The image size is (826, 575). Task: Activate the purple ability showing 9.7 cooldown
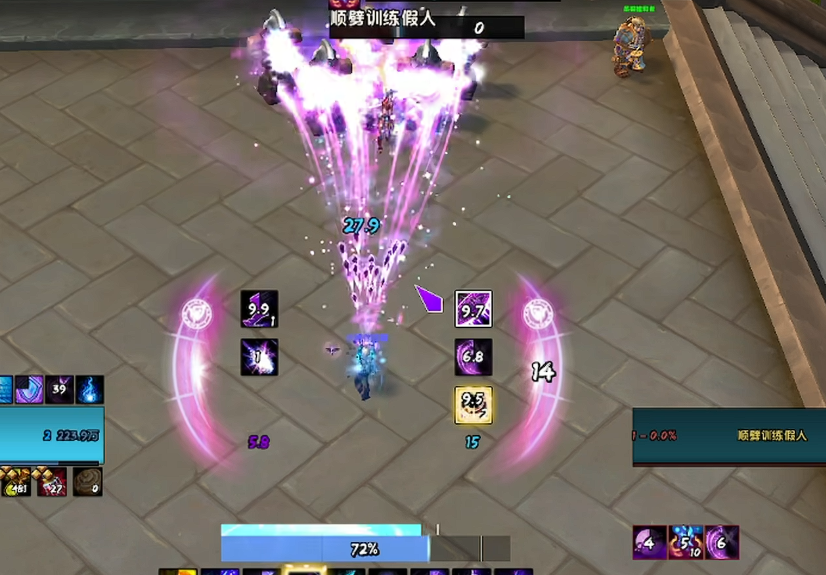tap(473, 309)
